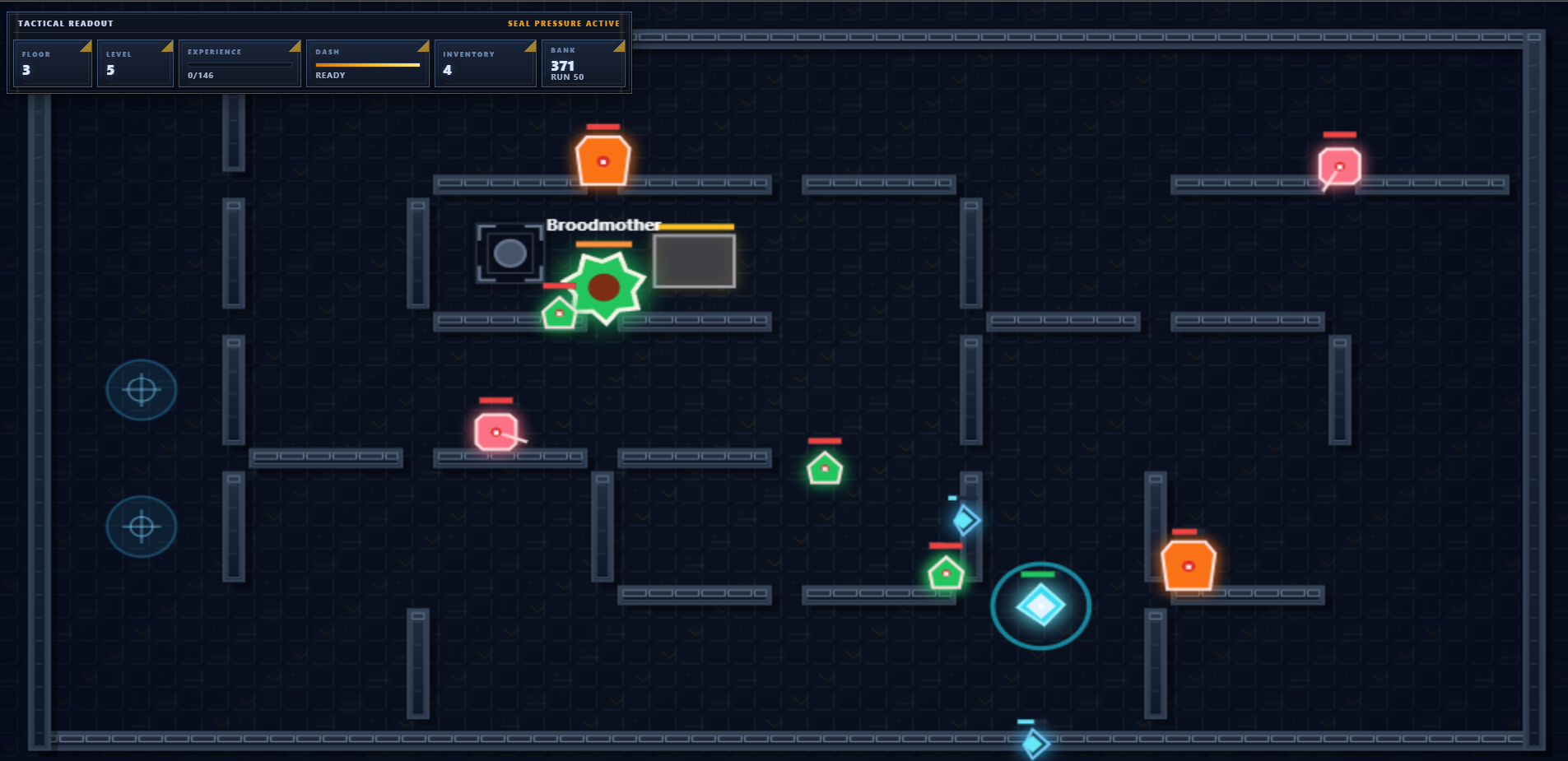Select the TACTICAL READOUT header
Image resolution: width=1568 pixels, height=761 pixels.
click(x=65, y=23)
